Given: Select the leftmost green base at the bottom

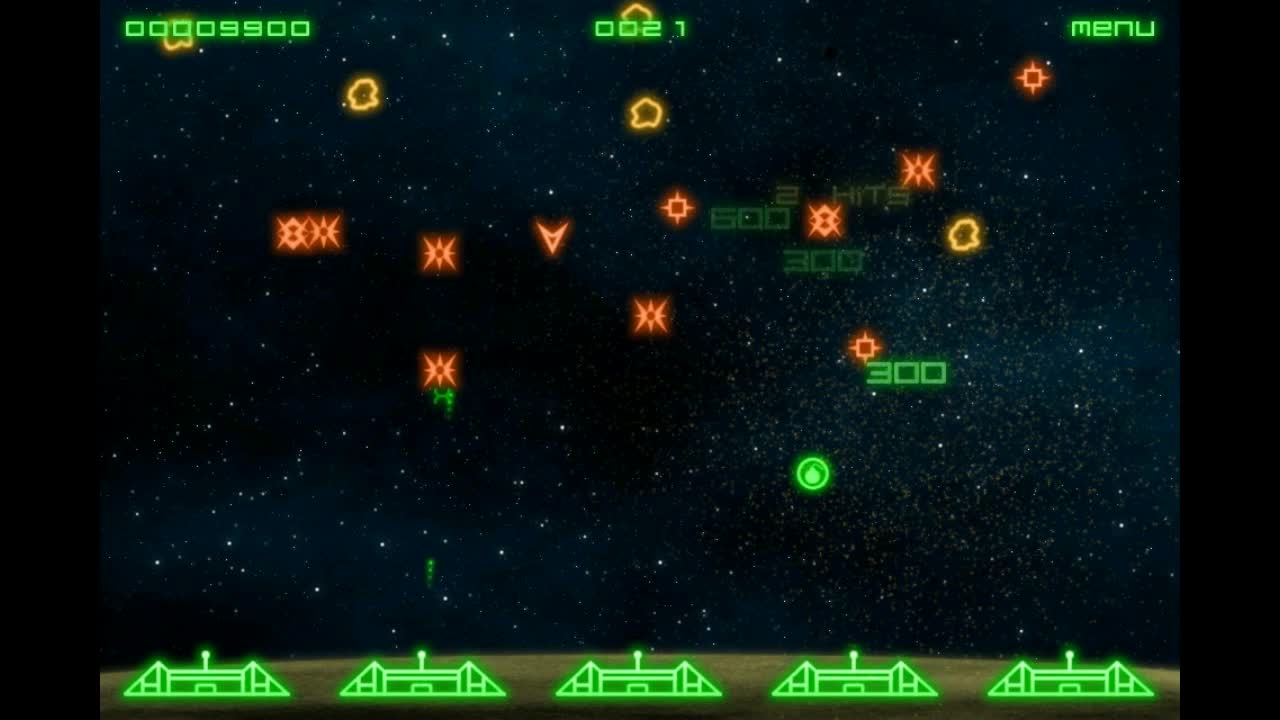Looking at the screenshot, I should tap(213, 683).
